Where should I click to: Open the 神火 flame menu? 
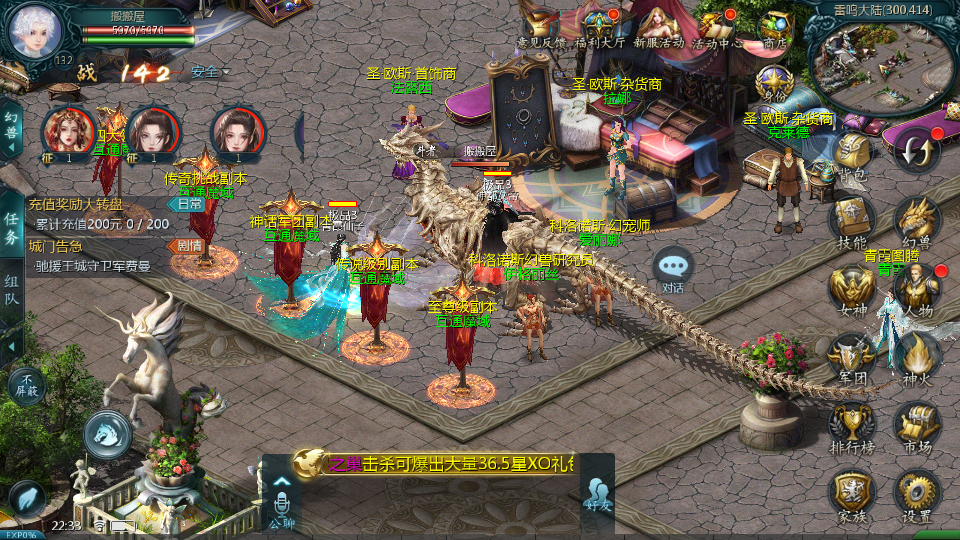[x=915, y=355]
